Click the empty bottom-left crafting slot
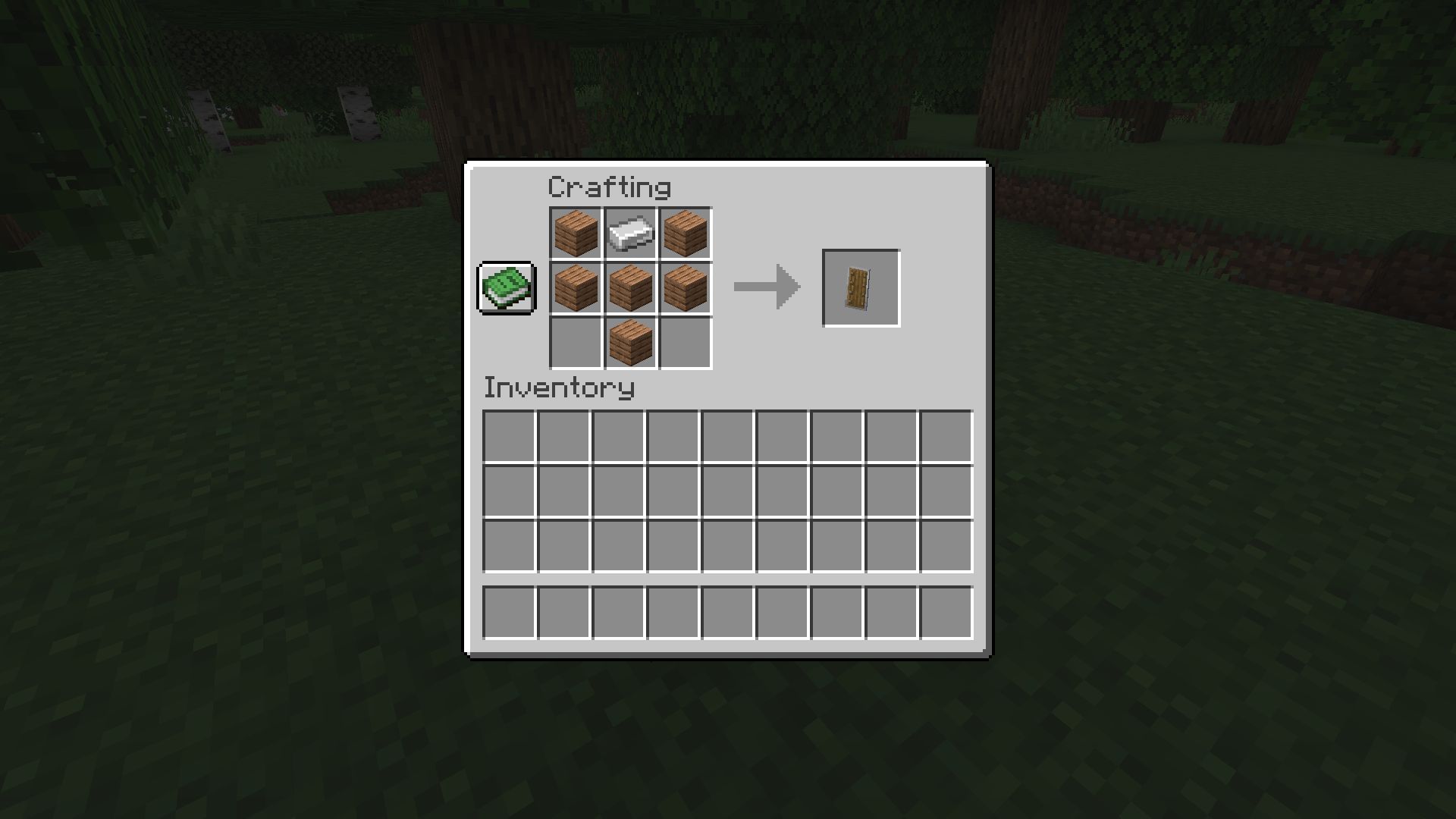The image size is (1456, 819). pos(575,342)
